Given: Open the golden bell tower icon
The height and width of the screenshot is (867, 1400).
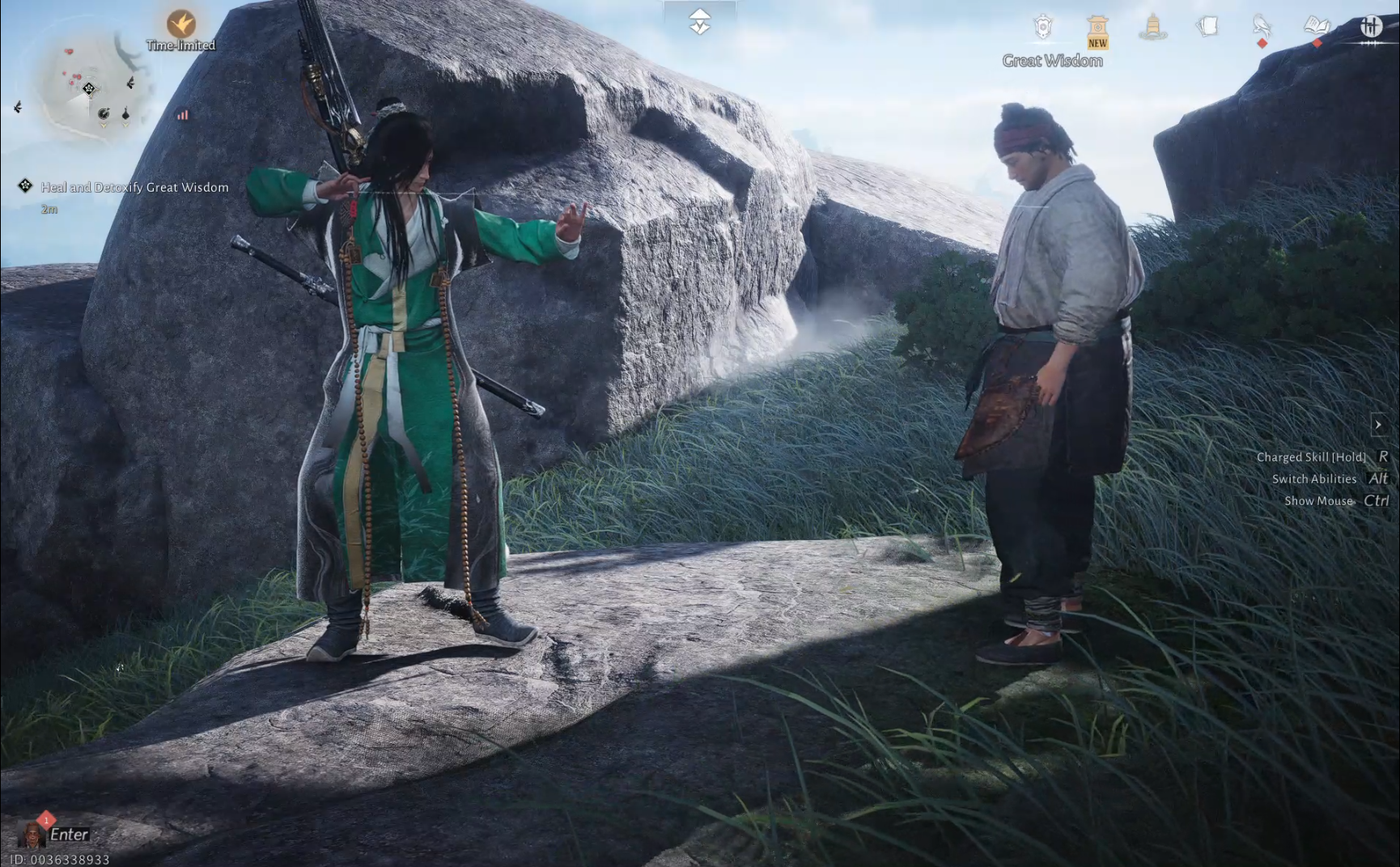Looking at the screenshot, I should point(1152,28).
